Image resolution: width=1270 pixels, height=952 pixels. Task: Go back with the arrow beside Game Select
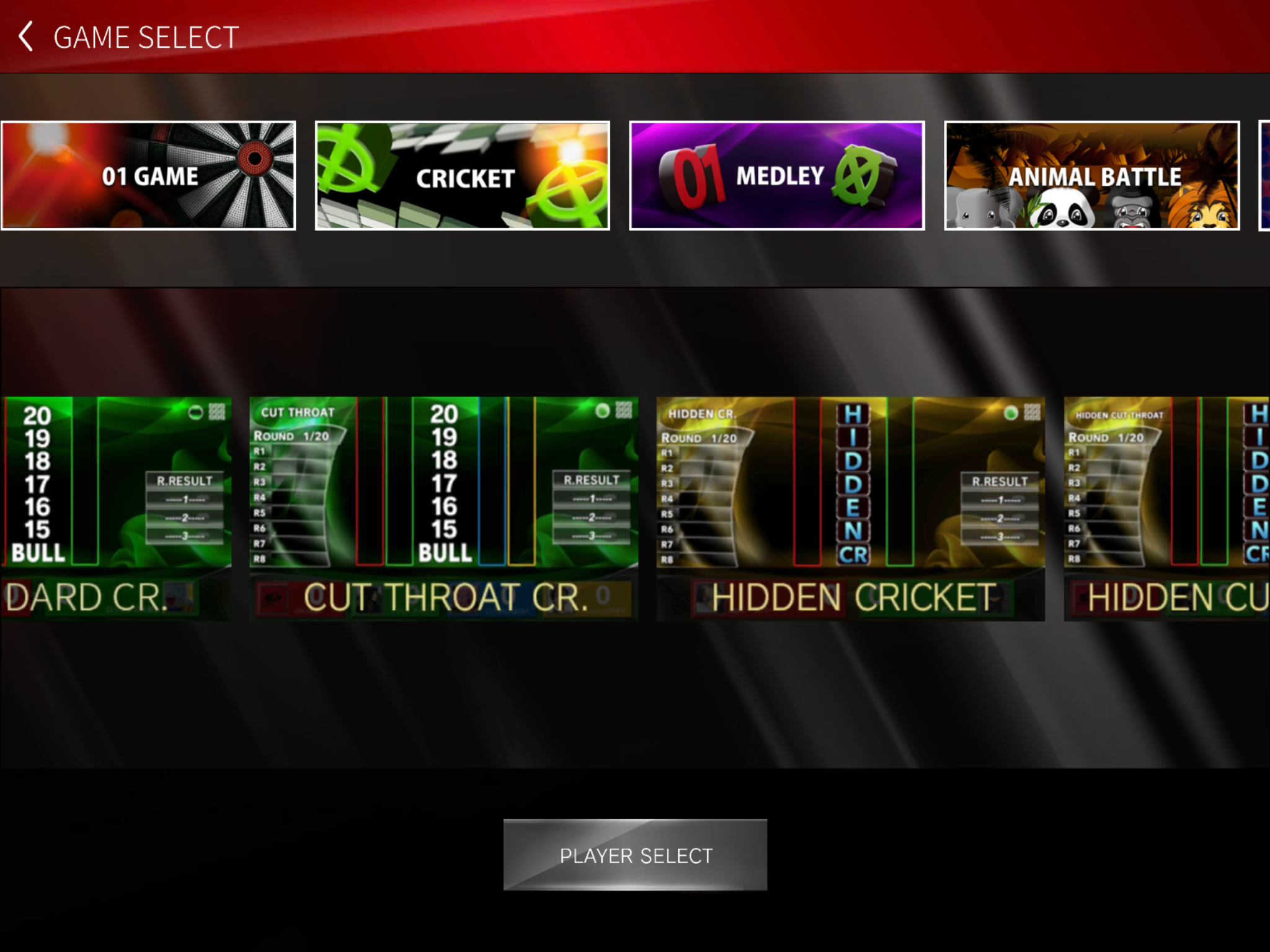coord(26,37)
